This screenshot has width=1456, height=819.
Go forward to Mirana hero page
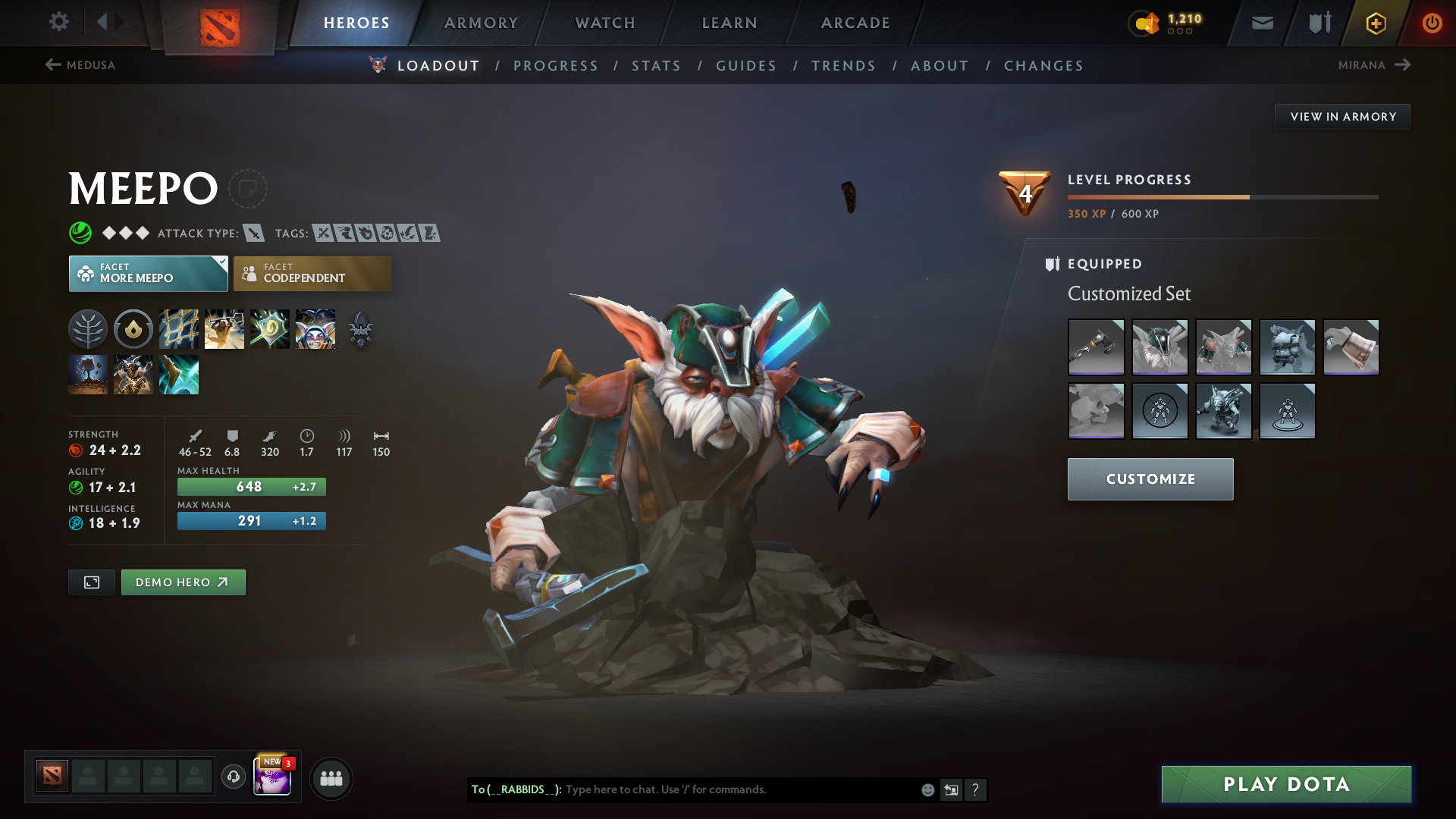(x=1402, y=65)
